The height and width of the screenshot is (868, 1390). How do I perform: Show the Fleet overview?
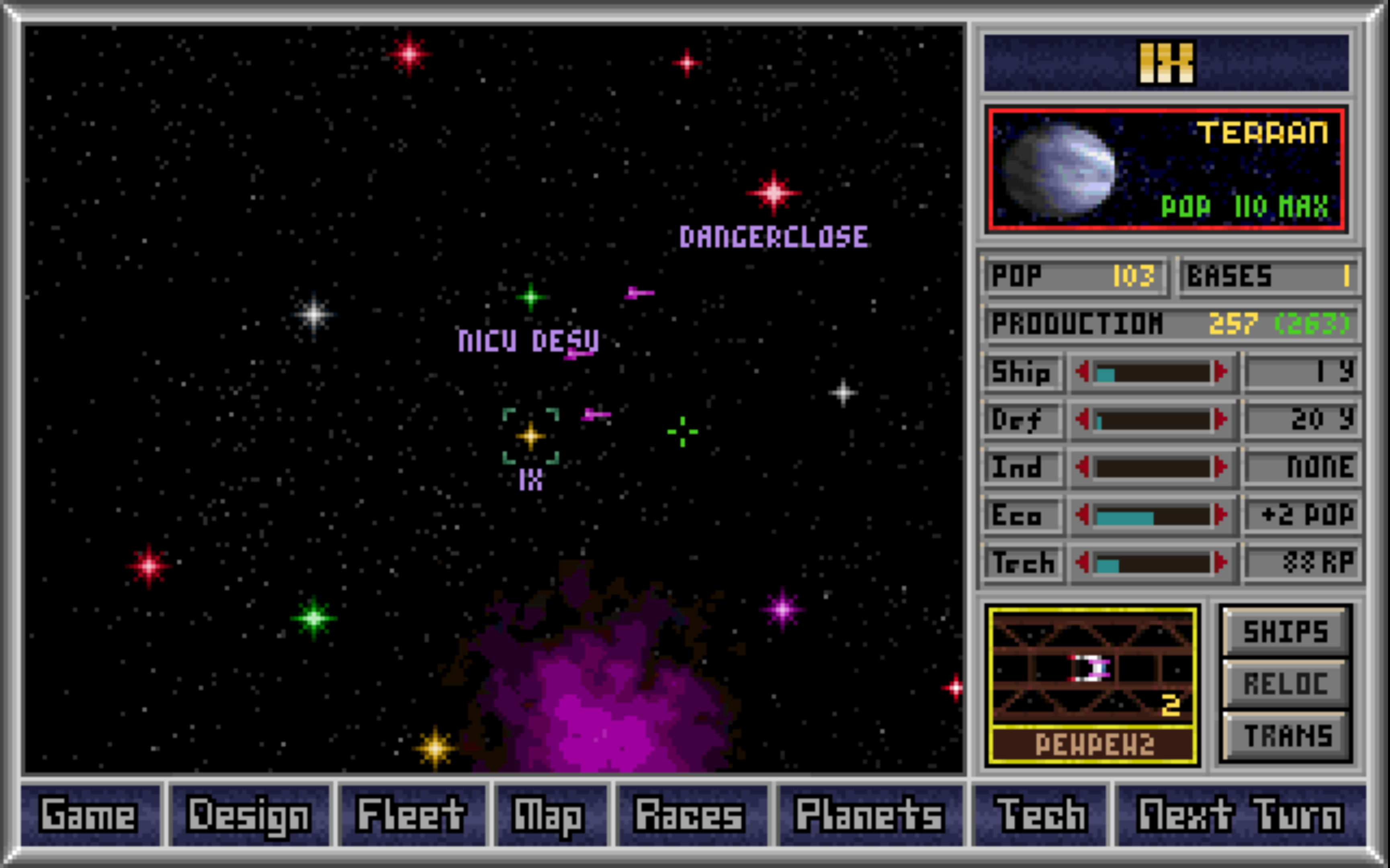[x=412, y=815]
